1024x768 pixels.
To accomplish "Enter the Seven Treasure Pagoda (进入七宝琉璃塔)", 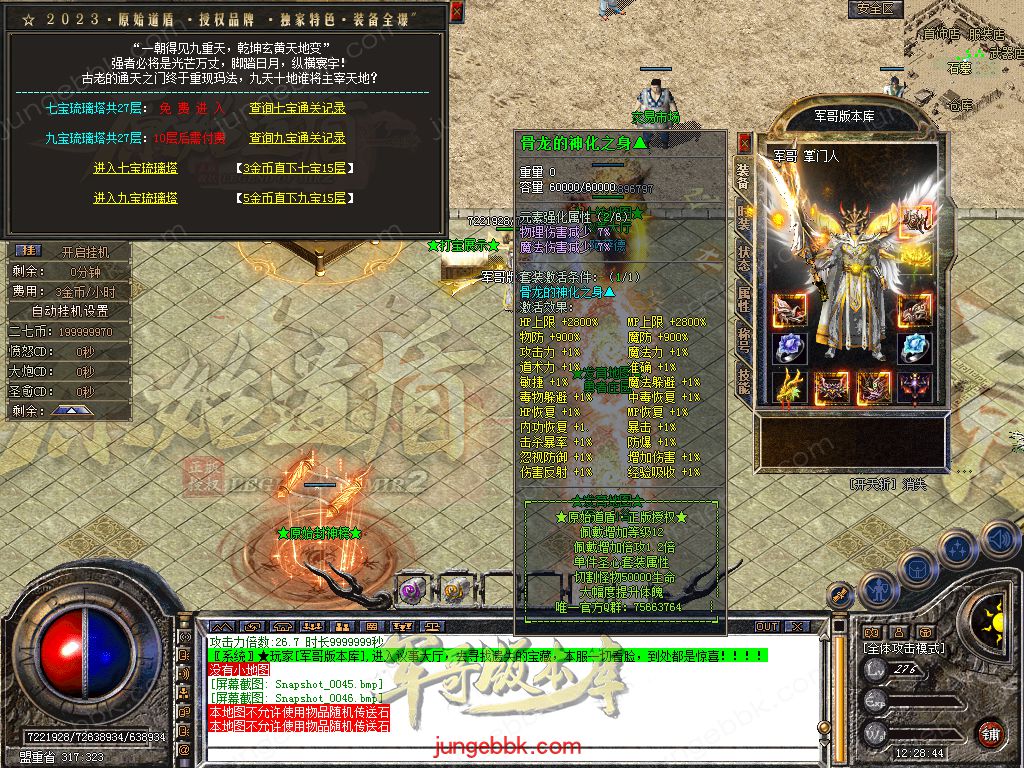I will click(135, 168).
